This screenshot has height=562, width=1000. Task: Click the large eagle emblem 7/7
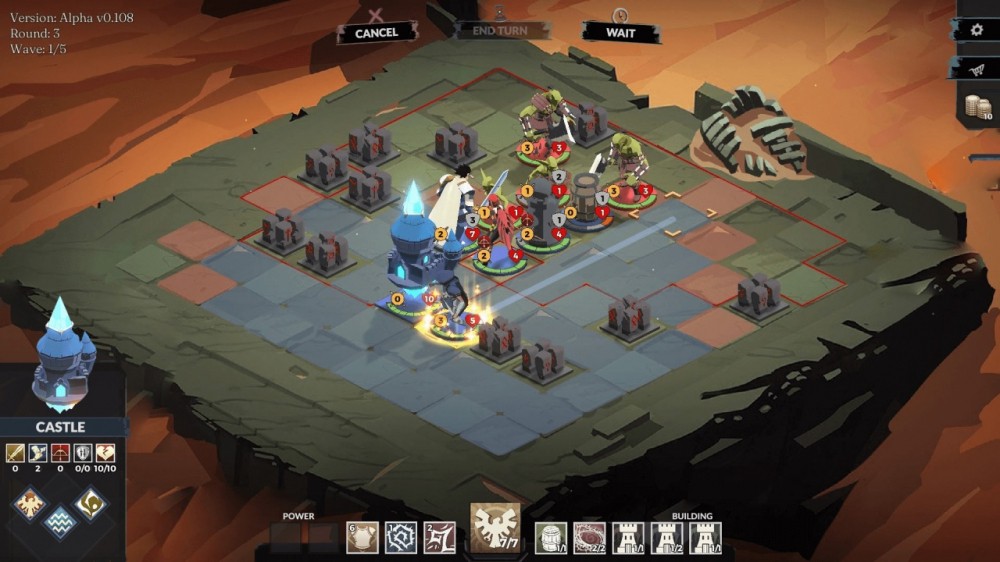pos(497,527)
